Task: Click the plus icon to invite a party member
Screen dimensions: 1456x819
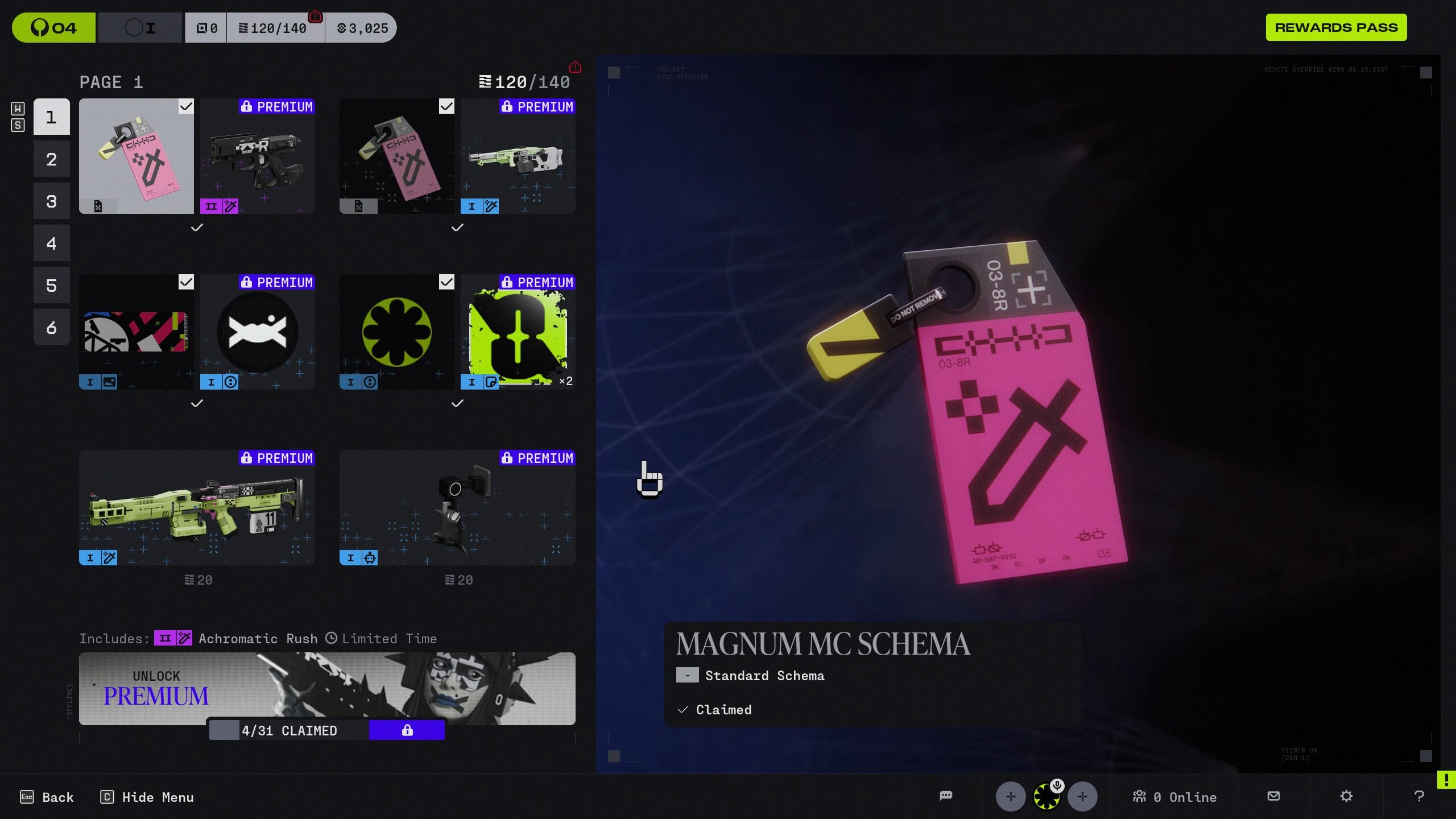Action: tap(1011, 796)
